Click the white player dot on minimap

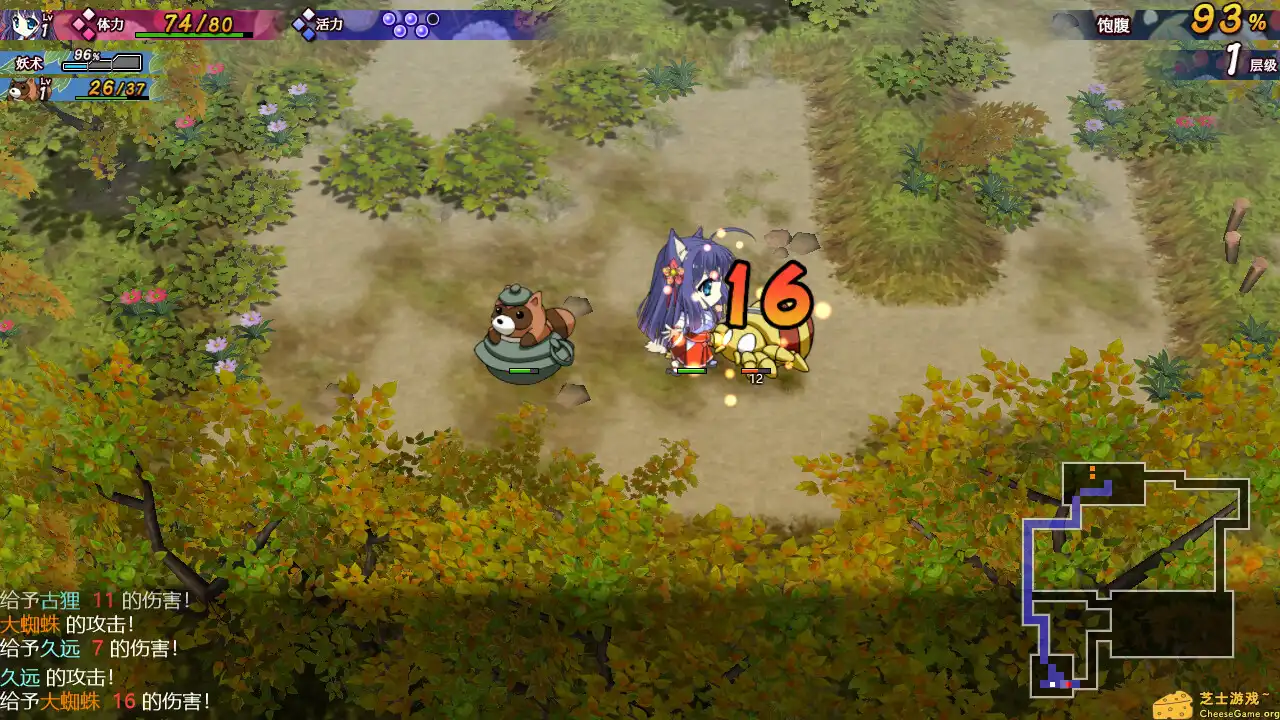pyautogui.click(x=1052, y=684)
